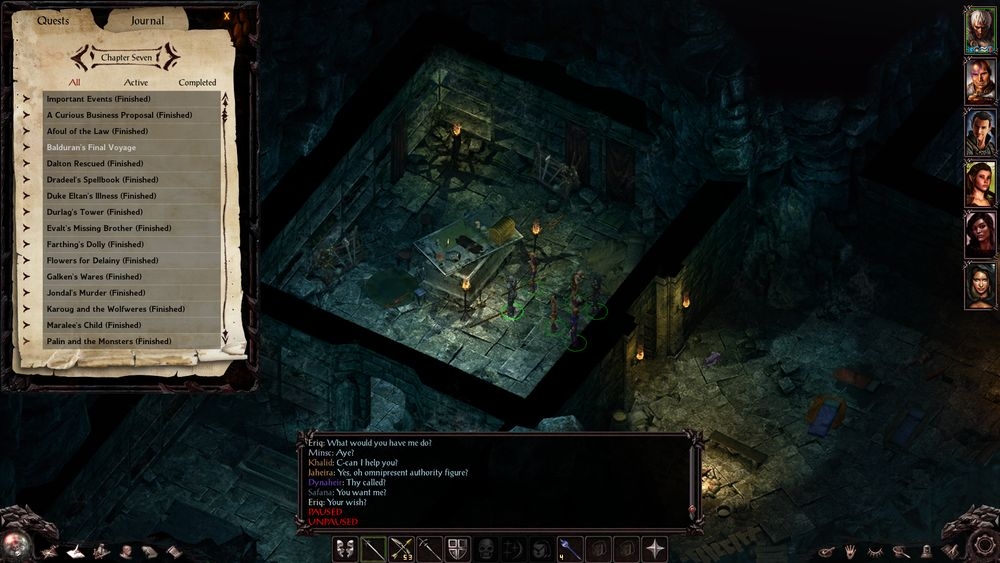Open the Durlag's Tower quest entry

131,212
